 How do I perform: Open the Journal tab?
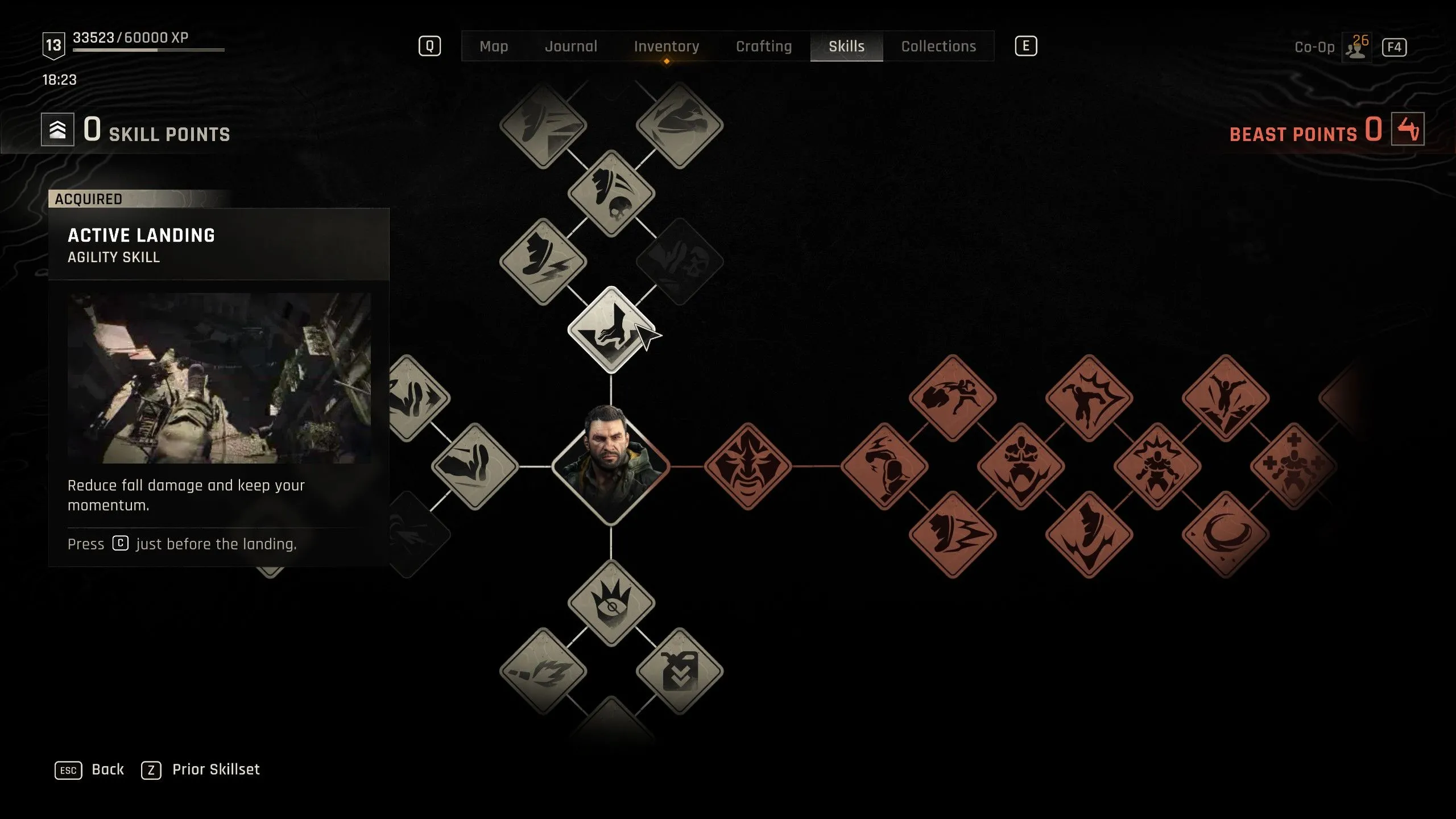point(571,46)
